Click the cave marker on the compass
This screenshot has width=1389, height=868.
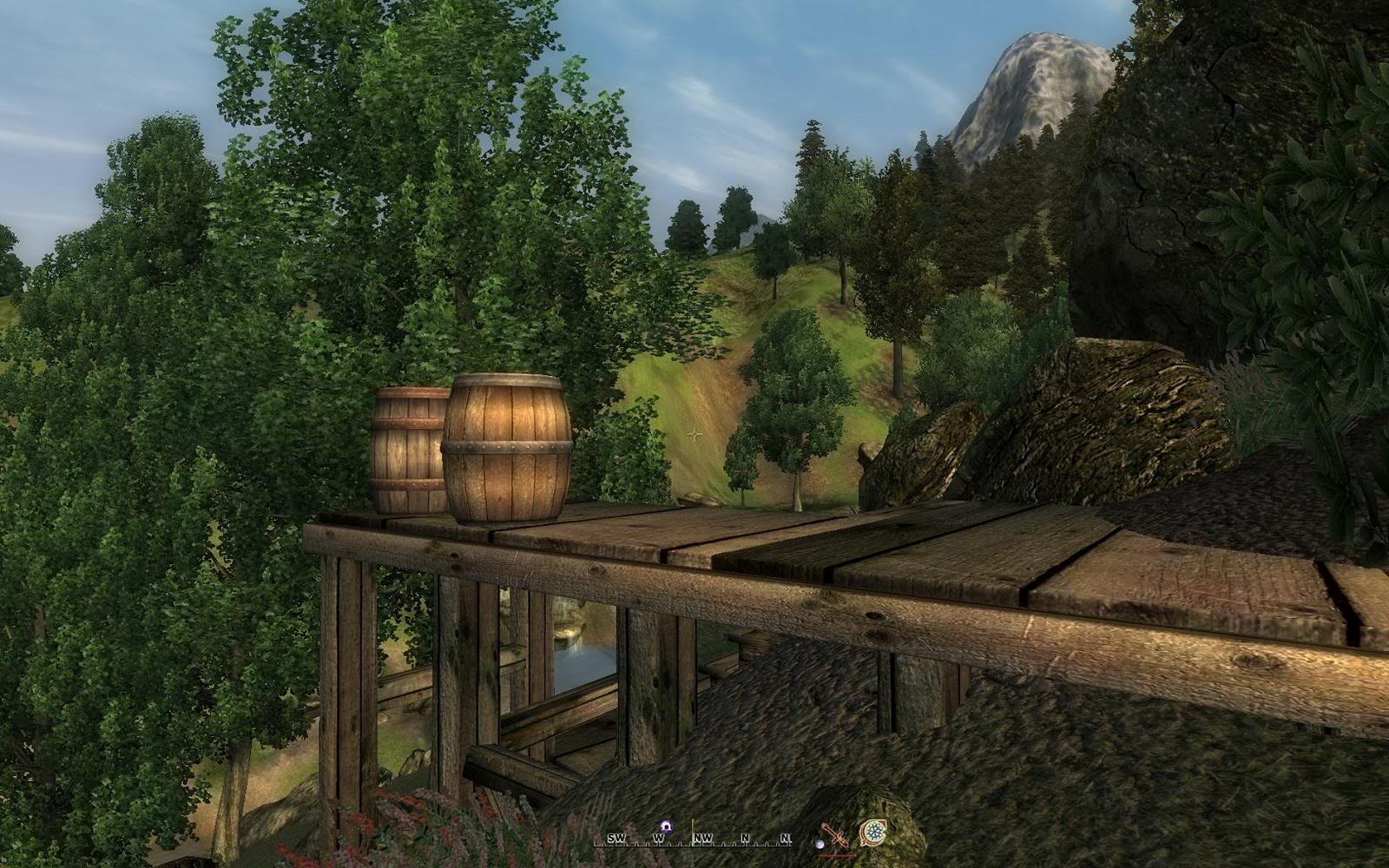click(666, 825)
